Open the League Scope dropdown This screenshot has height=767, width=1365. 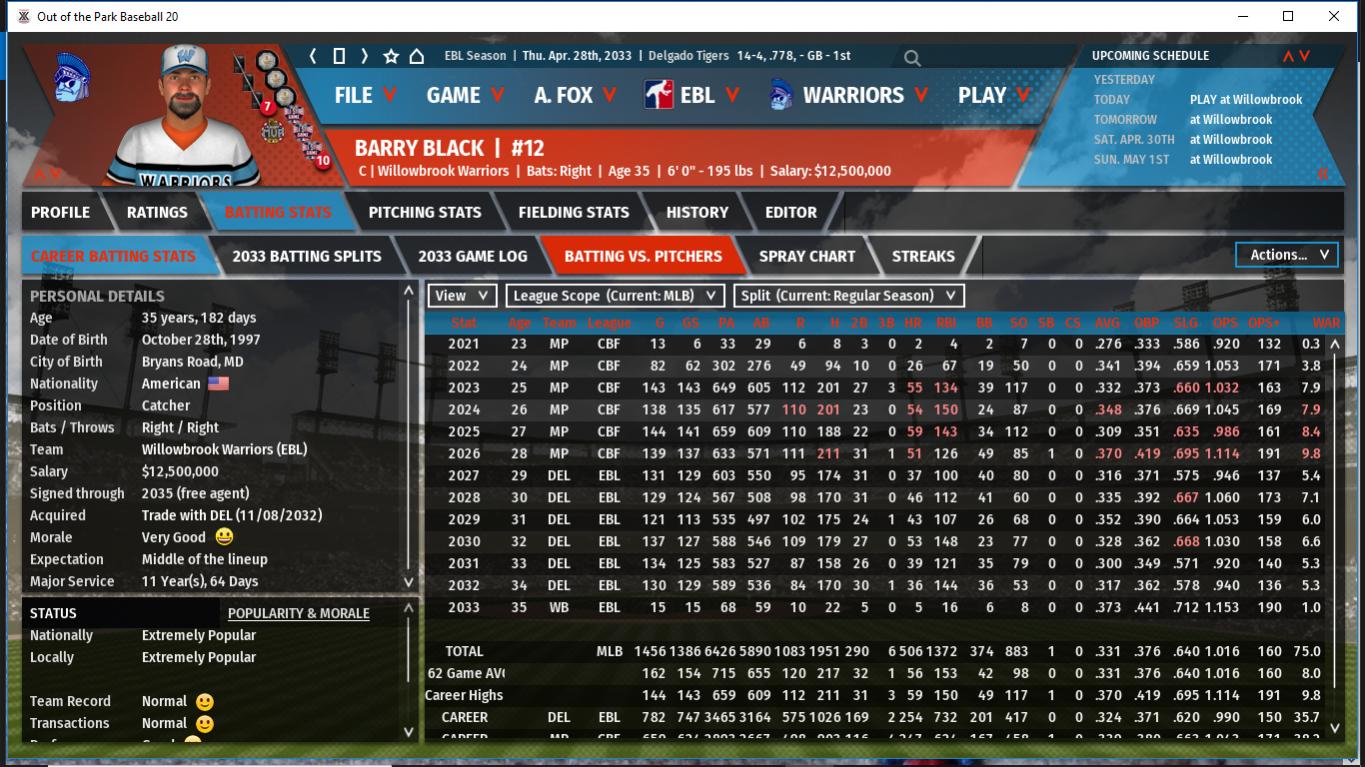(x=615, y=296)
